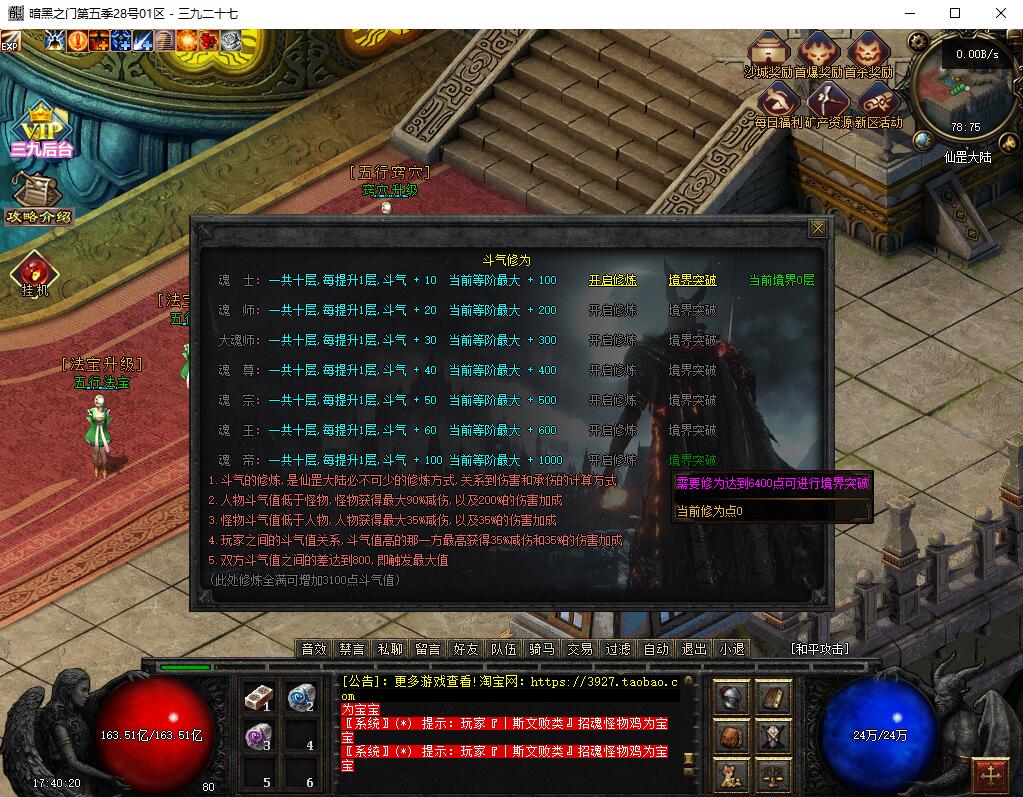Screen dimensions: 1023x797
Task: Start 开启修炼 for the 魂士 rank
Action: pos(612,280)
